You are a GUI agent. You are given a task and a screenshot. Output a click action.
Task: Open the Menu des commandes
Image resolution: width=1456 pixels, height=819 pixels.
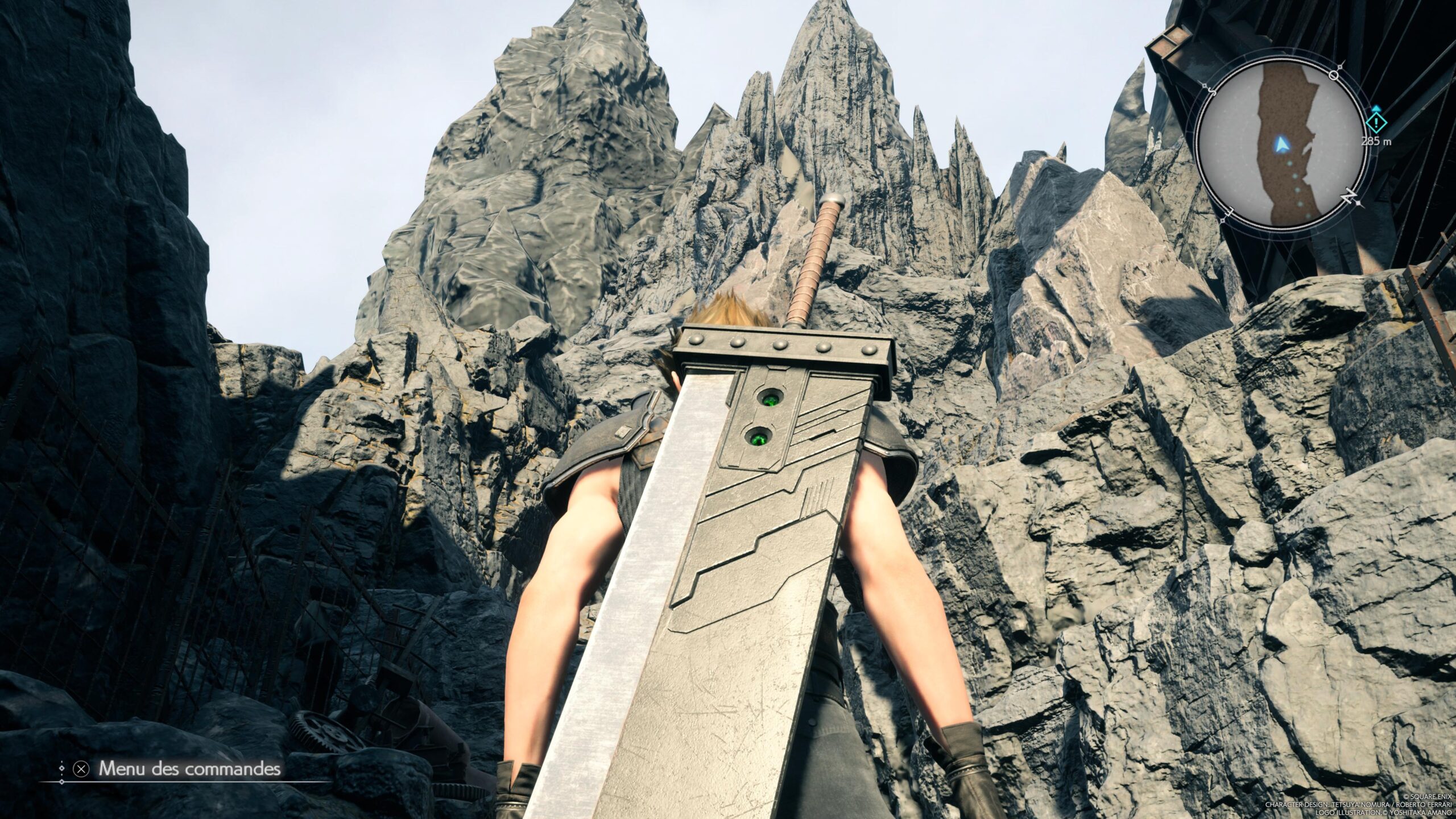click(190, 769)
